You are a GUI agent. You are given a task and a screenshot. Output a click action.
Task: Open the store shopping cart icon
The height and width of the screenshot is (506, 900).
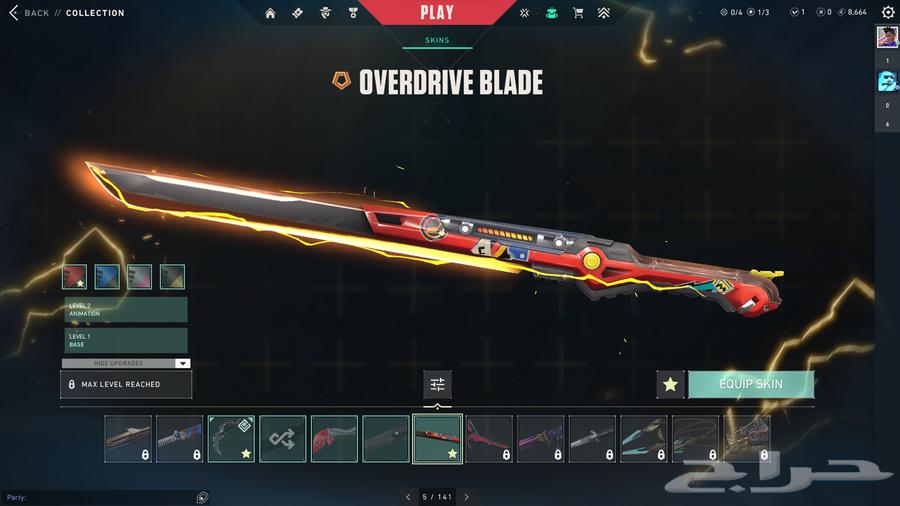[x=578, y=13]
